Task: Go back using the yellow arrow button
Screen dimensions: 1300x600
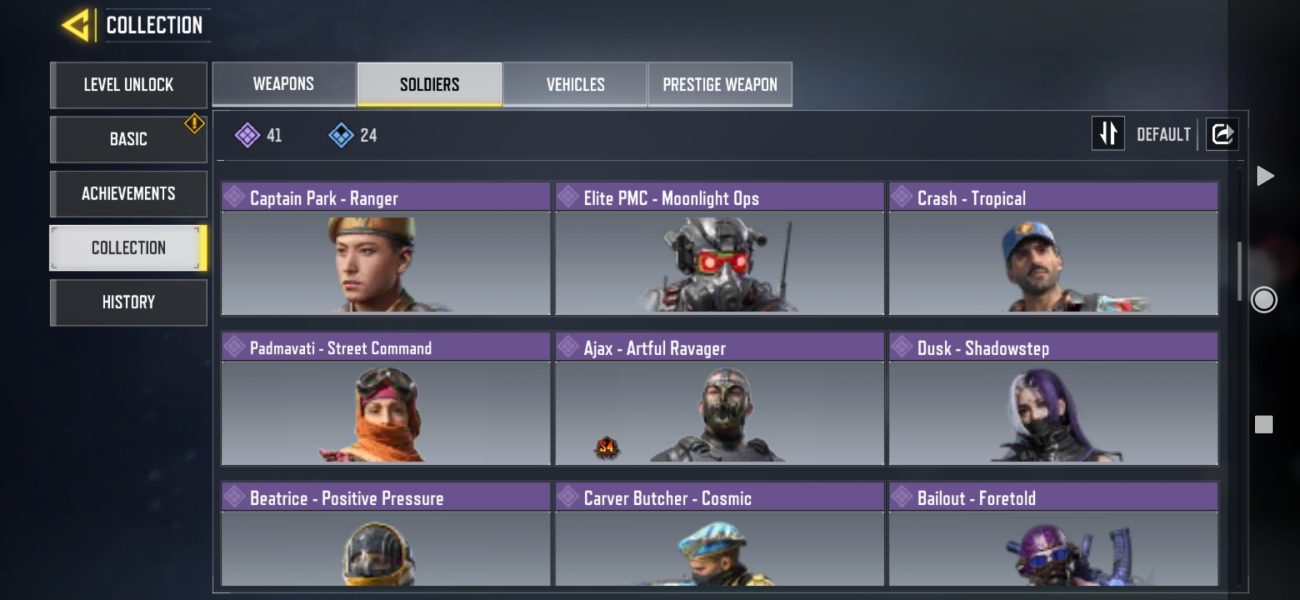Action: [77, 26]
